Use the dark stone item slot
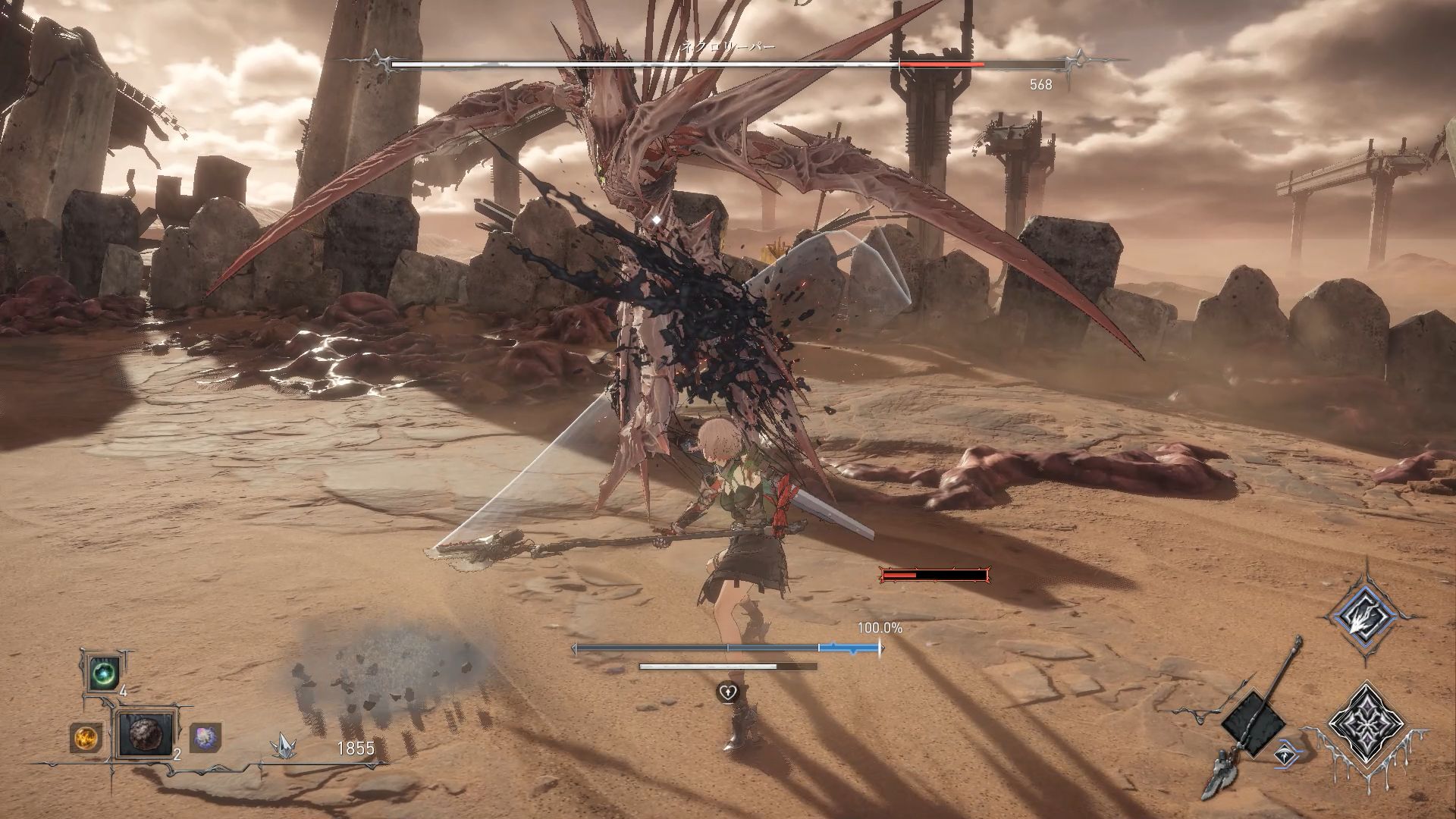Image resolution: width=1456 pixels, height=819 pixels. tap(143, 734)
